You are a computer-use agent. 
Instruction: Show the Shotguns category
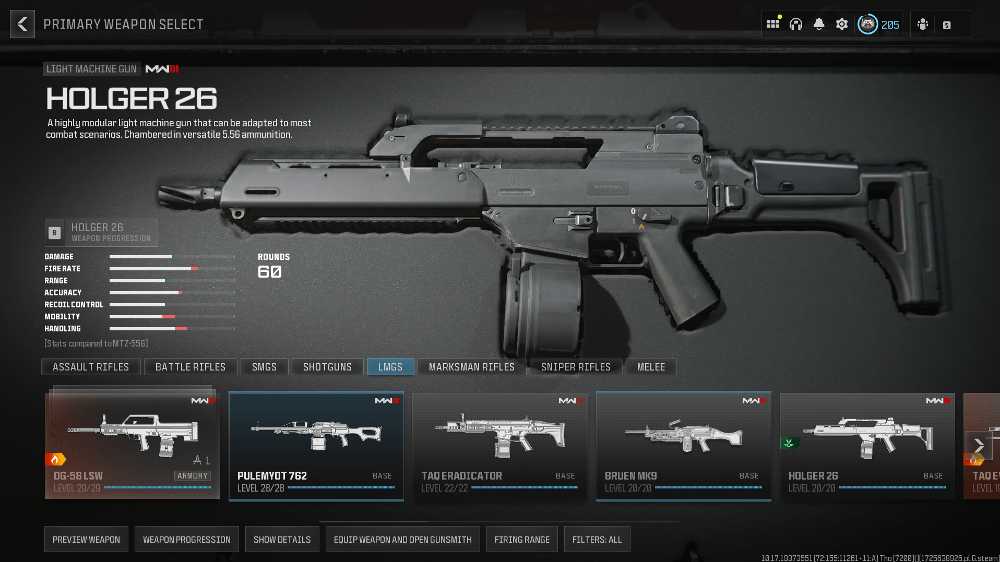pos(327,367)
